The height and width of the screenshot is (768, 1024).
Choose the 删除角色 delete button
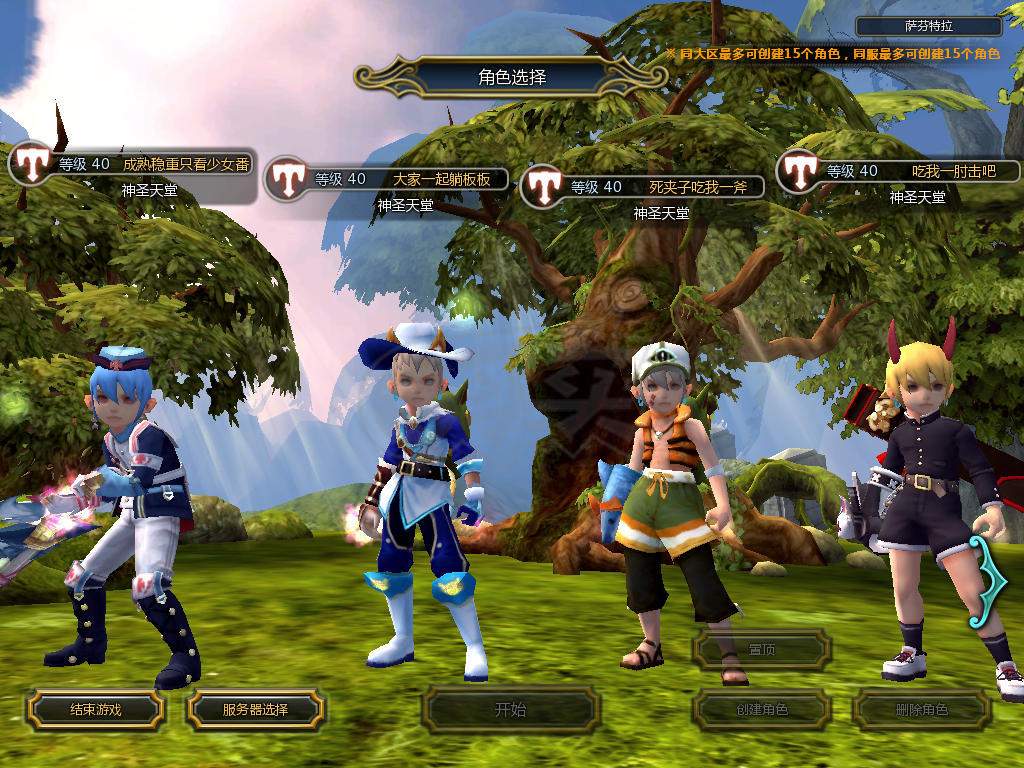tap(921, 710)
